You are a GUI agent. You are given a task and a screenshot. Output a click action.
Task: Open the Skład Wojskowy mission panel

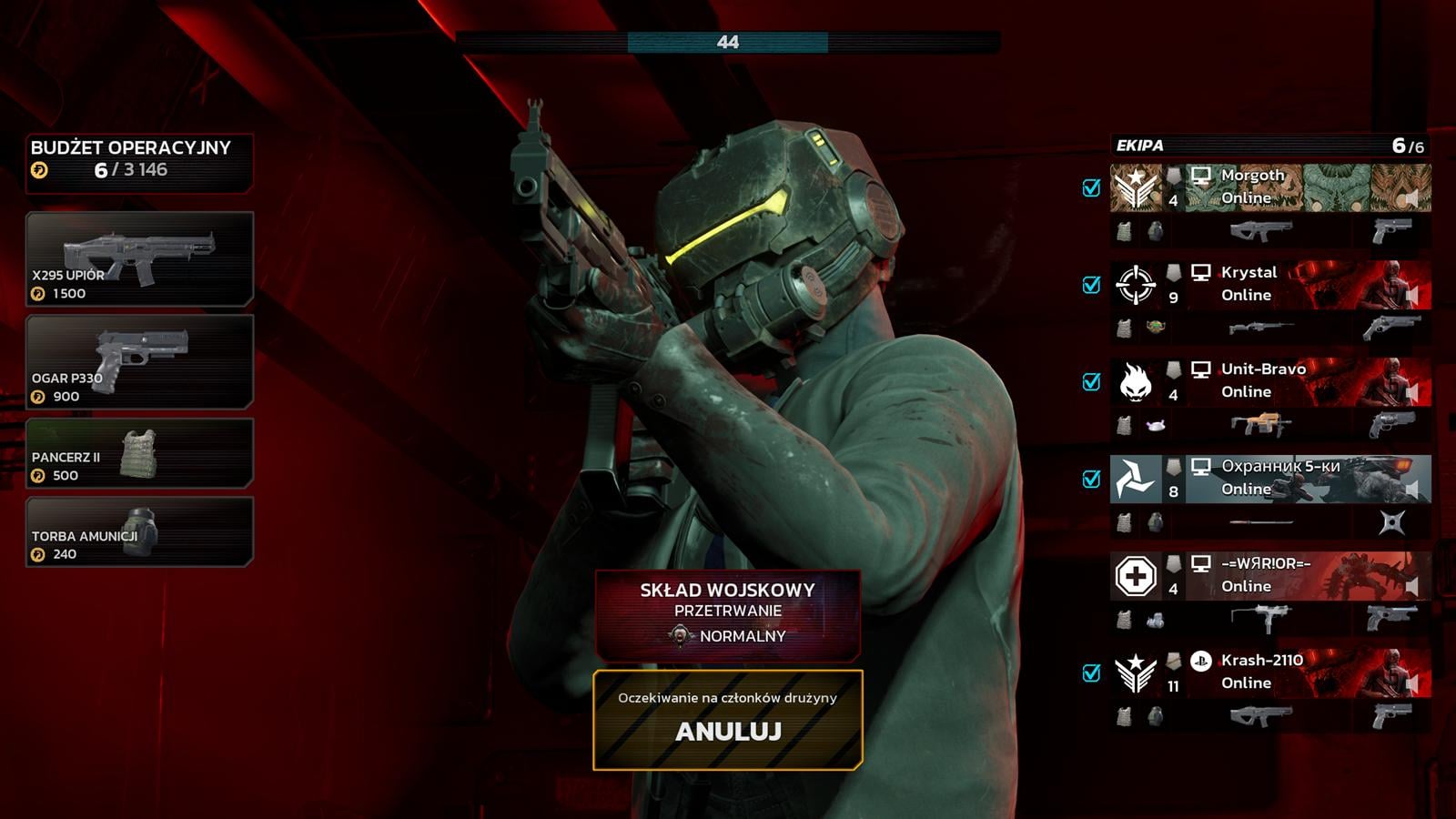(x=728, y=613)
